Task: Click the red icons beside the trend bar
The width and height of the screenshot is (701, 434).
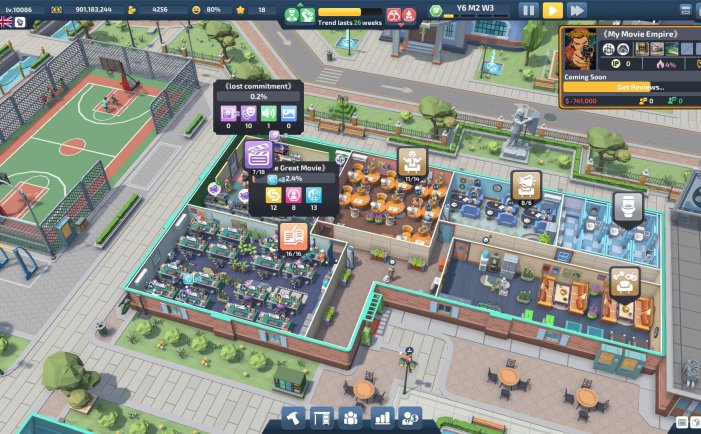Action: tap(400, 15)
